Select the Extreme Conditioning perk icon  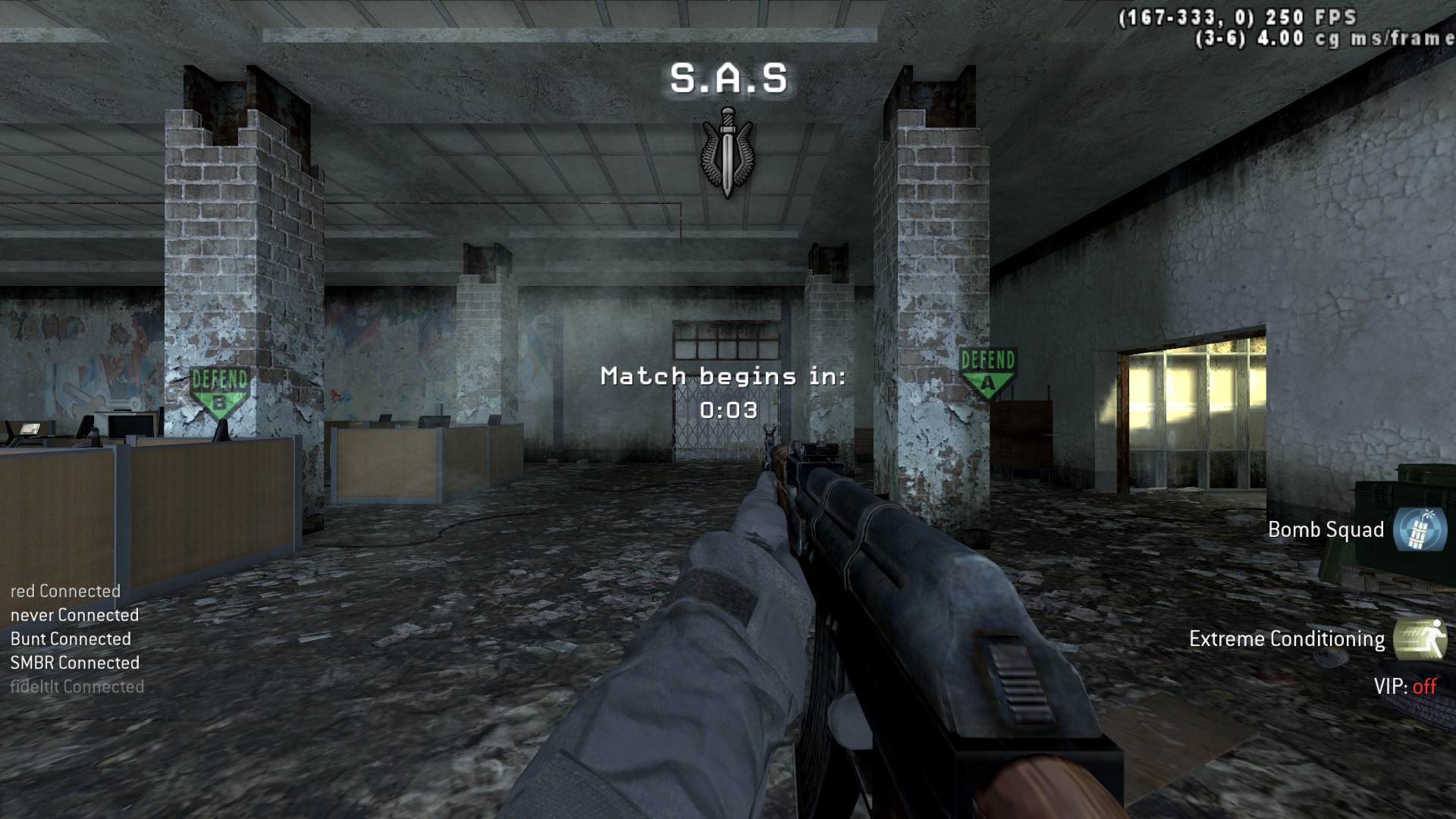[1420, 639]
